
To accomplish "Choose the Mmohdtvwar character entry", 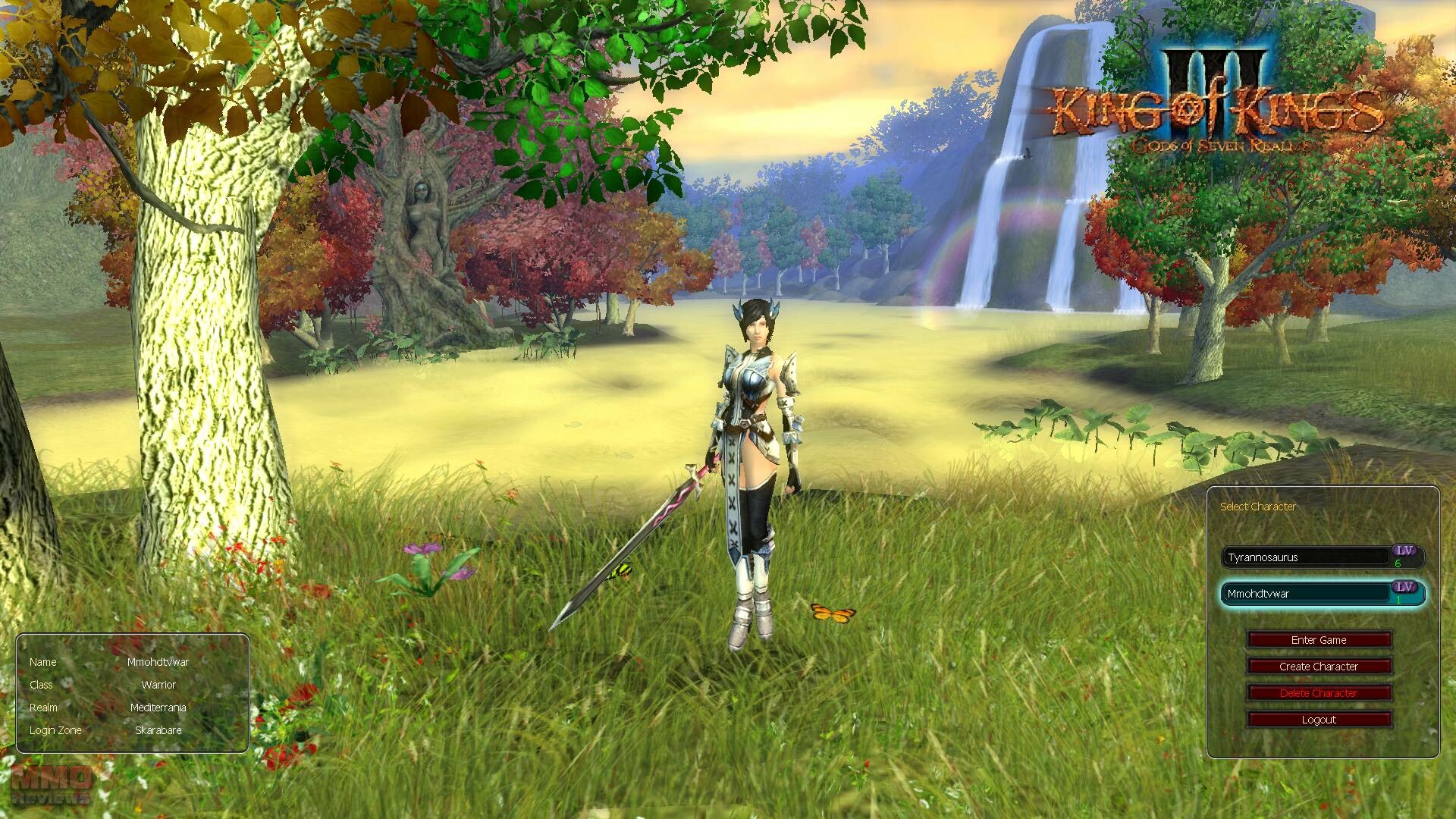I will (1306, 594).
